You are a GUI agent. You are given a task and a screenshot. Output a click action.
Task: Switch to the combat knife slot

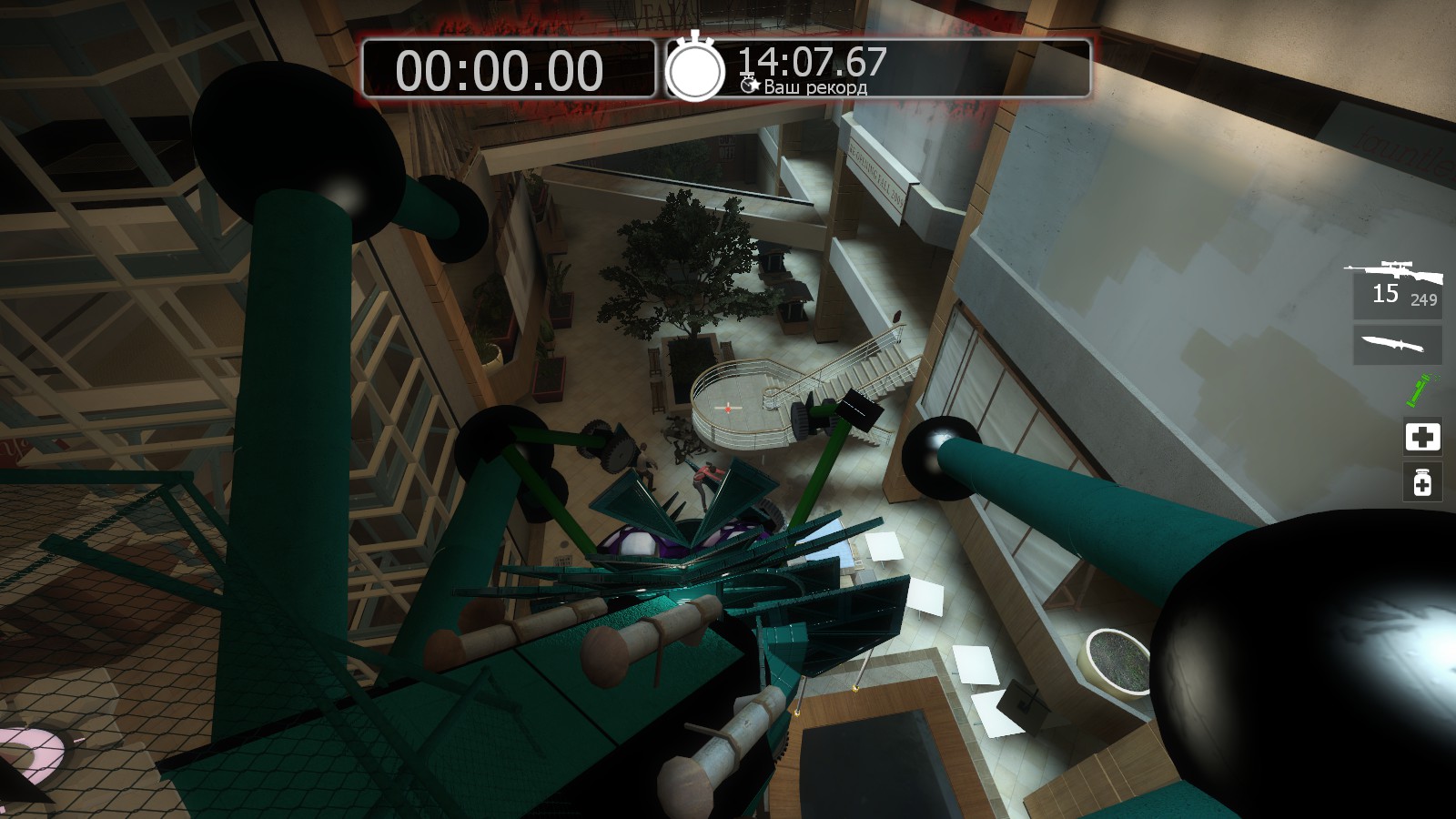[x=1396, y=345]
